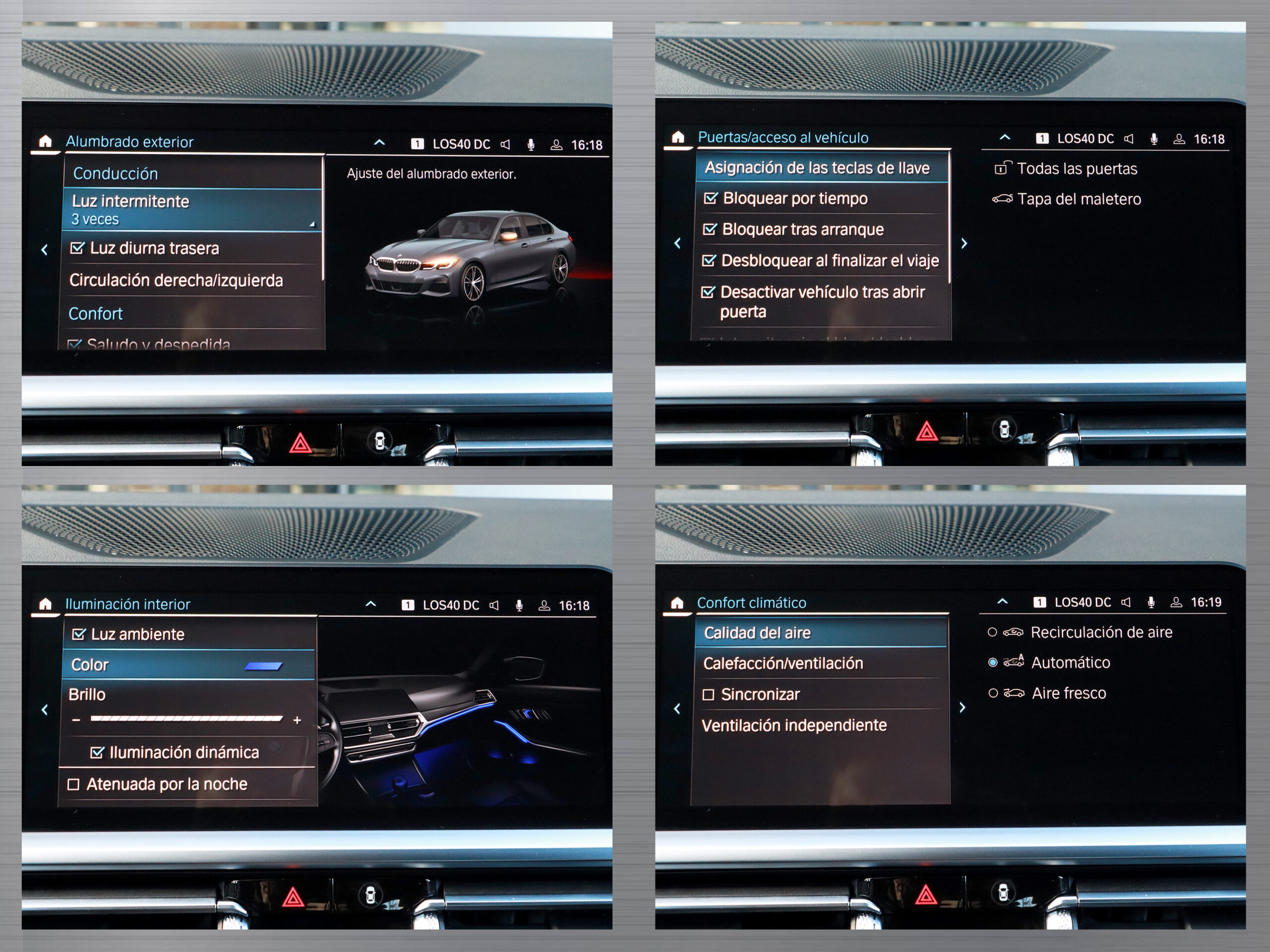Select Tapa del maletero option
1270x952 pixels.
pyautogui.click(x=1078, y=199)
